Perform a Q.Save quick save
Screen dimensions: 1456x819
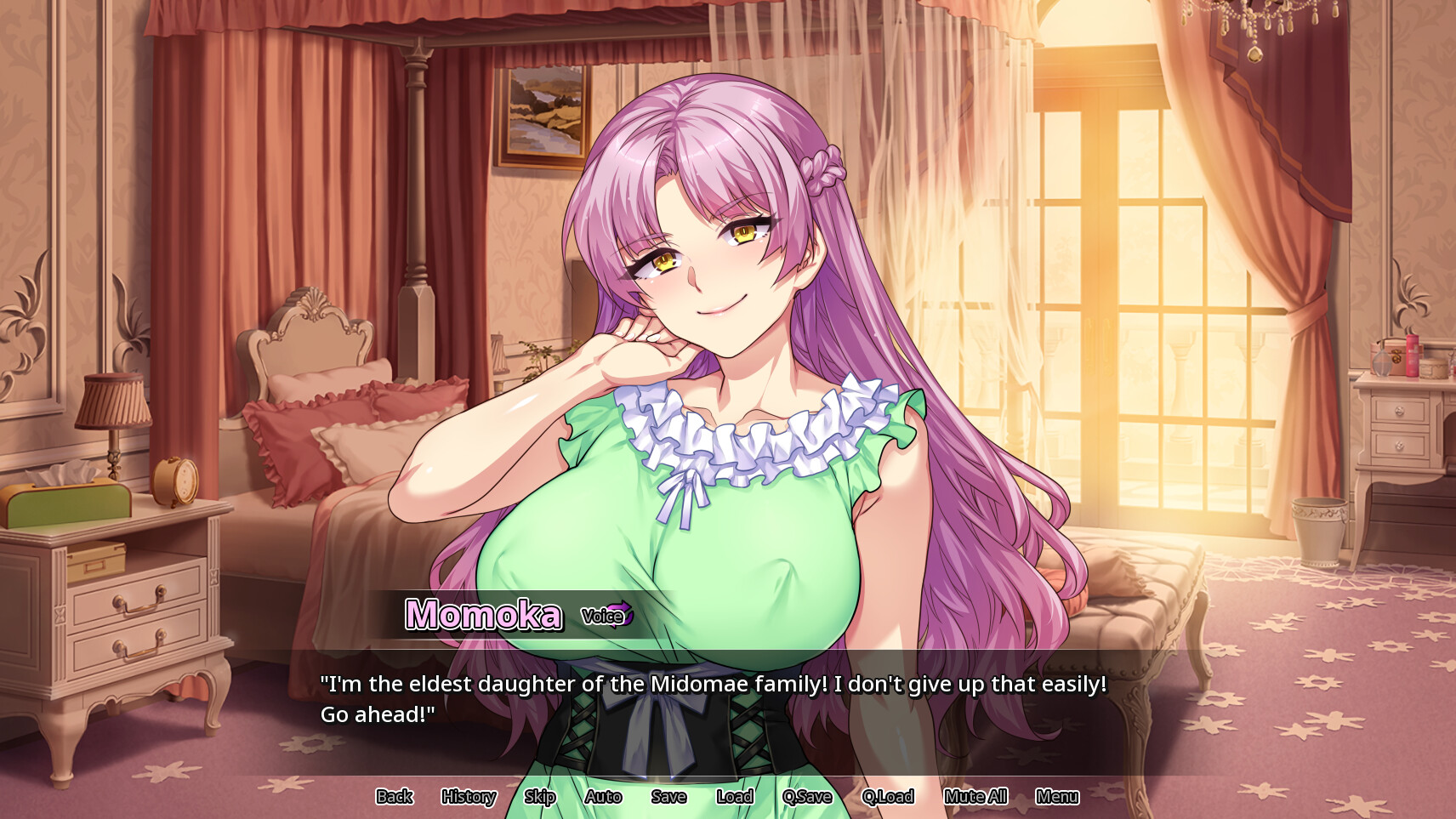(806, 797)
